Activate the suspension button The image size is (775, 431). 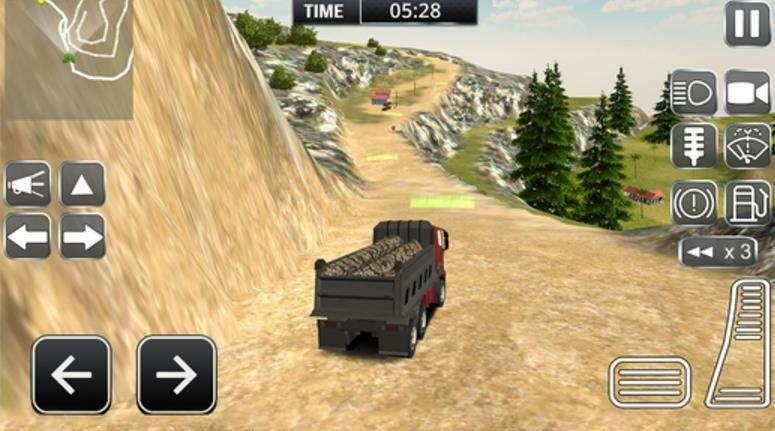click(693, 146)
